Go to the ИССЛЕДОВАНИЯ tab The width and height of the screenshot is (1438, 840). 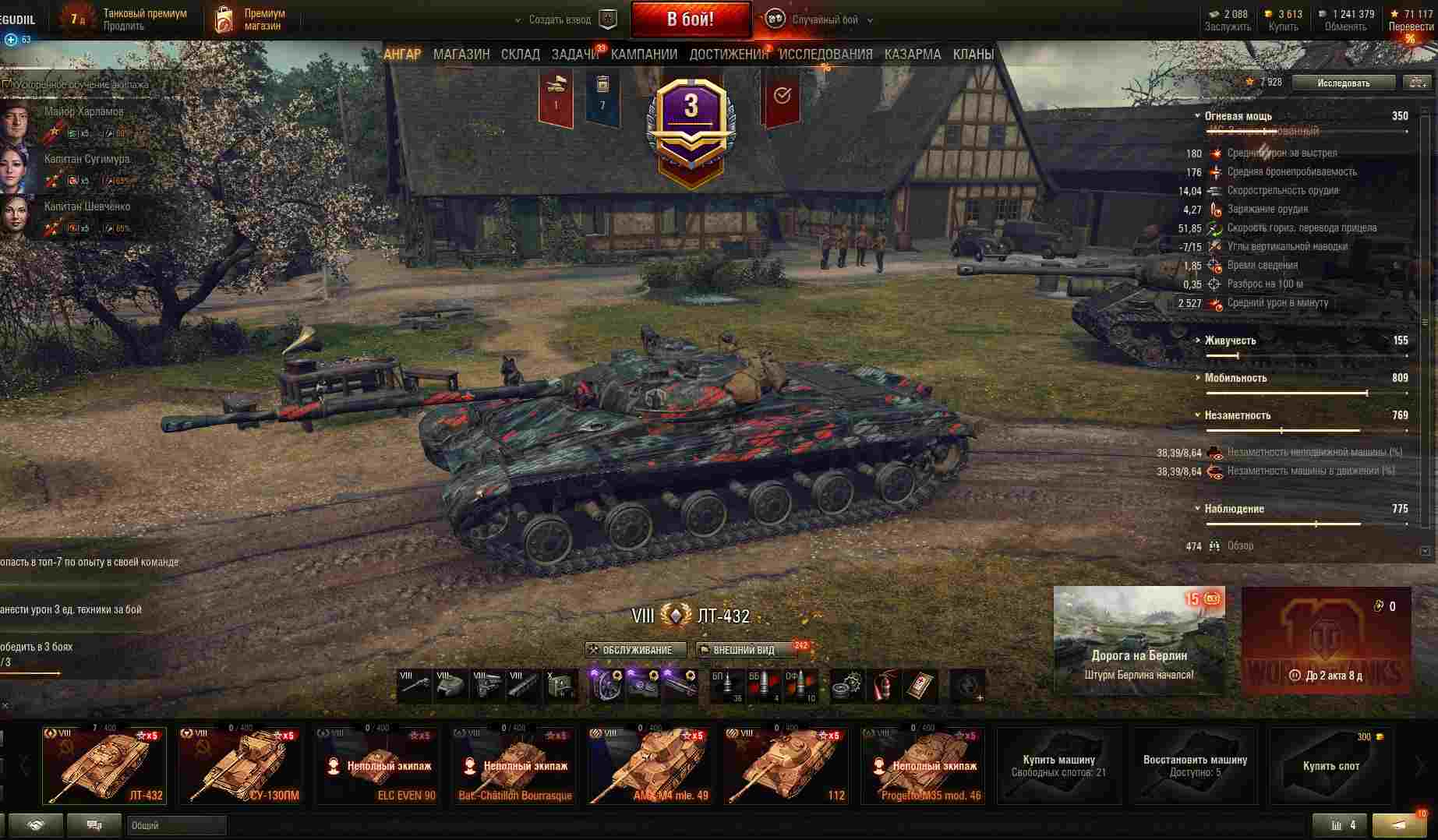coord(825,55)
